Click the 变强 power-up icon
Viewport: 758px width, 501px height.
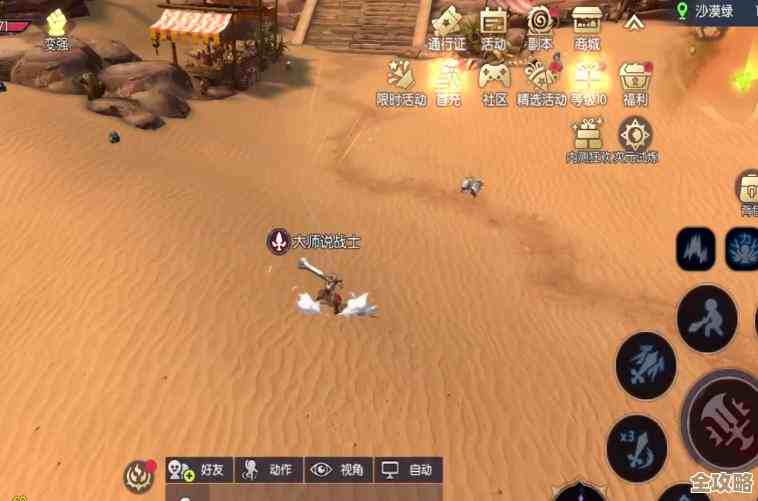coord(57,26)
